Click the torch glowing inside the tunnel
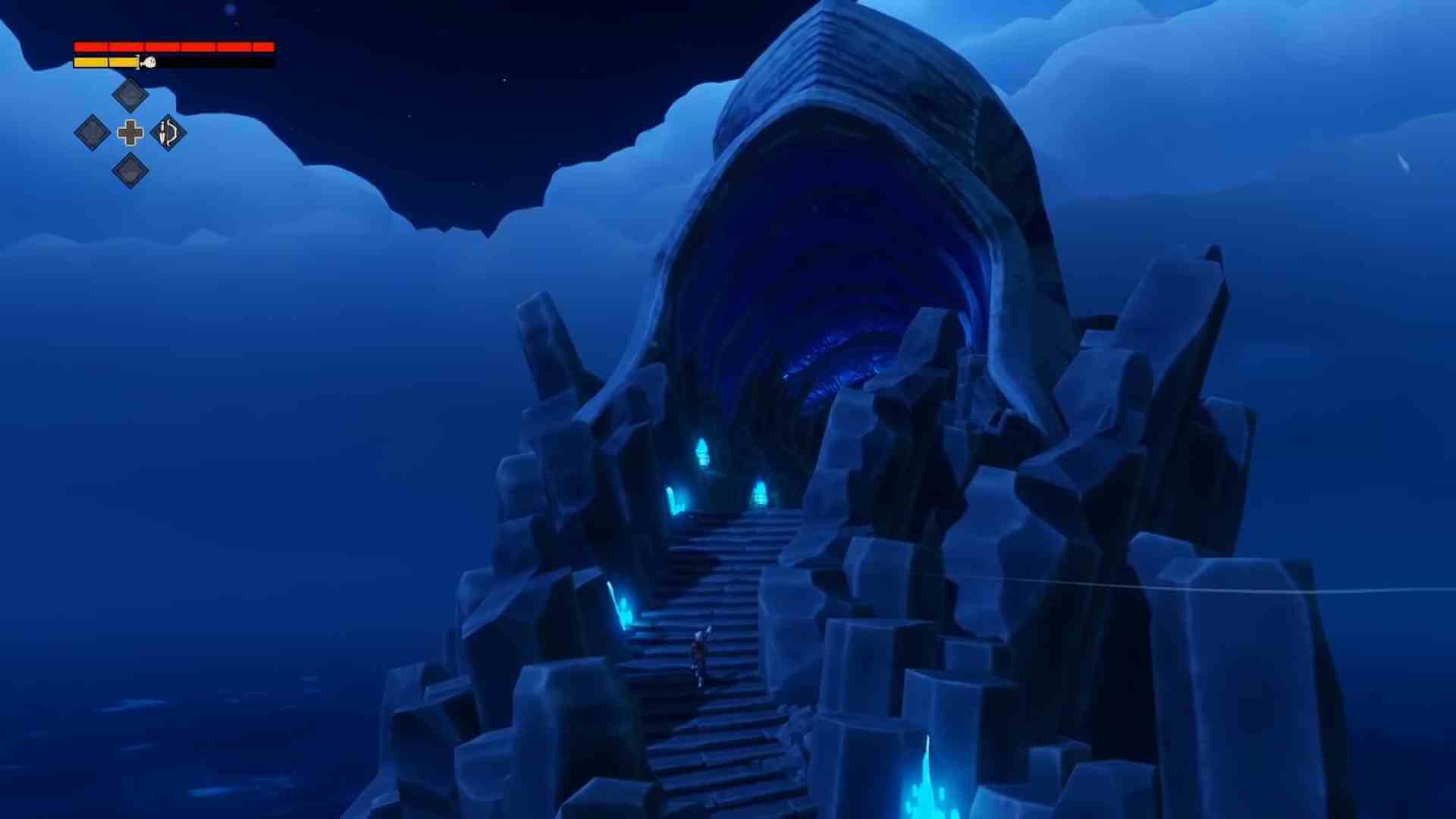The width and height of the screenshot is (1456, 819). tap(704, 453)
